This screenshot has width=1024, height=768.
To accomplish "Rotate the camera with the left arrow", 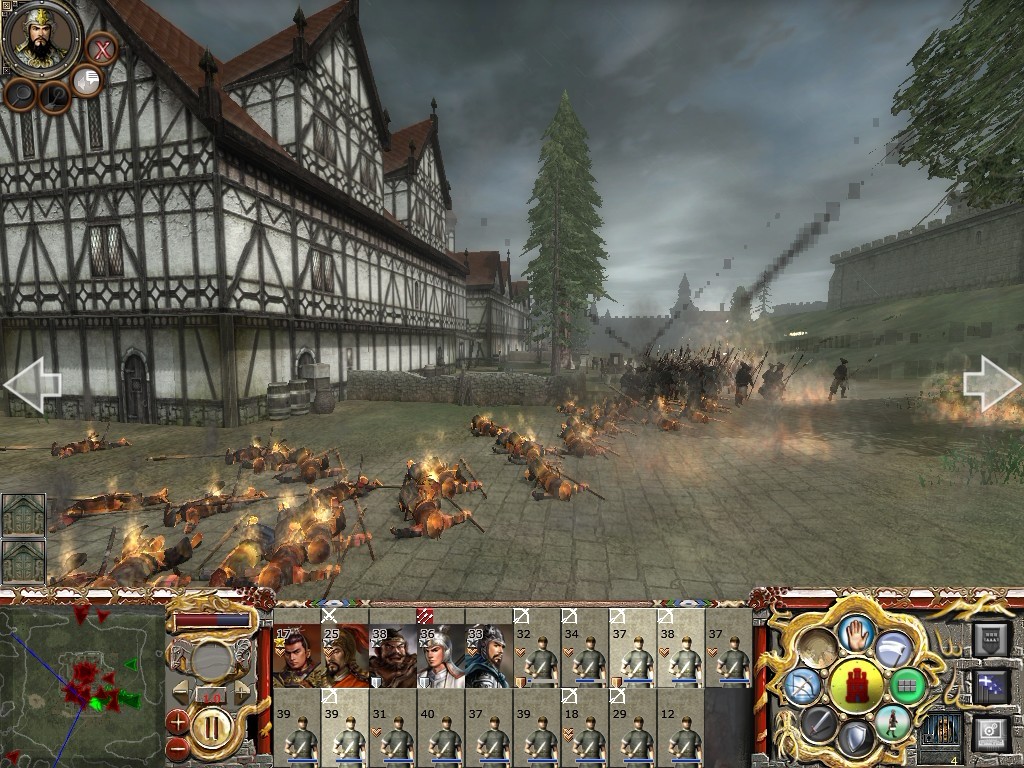I will [32, 385].
